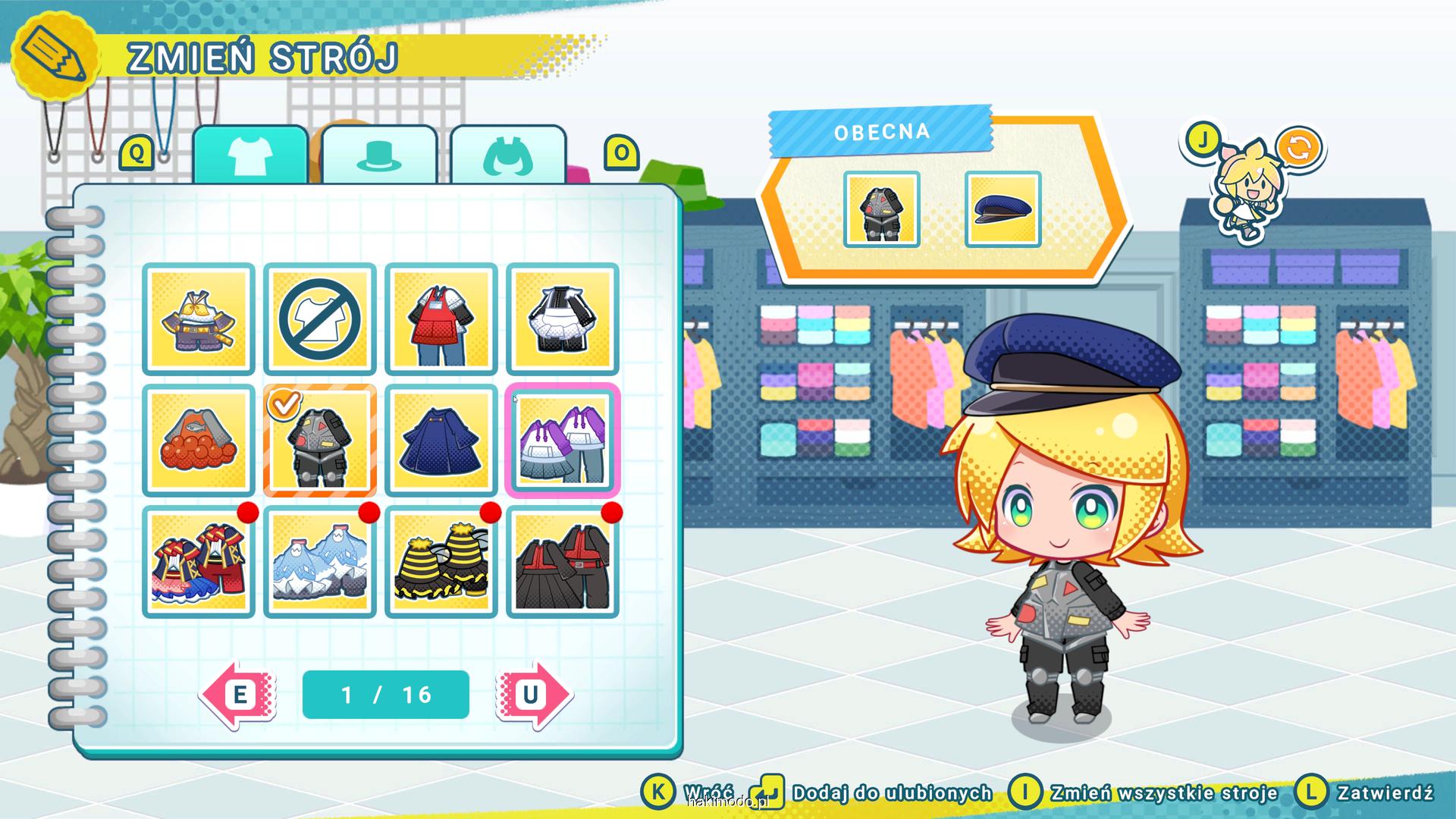The height and width of the screenshot is (819, 1456).
Task: Select the navy blue cape outfit
Action: 441,441
